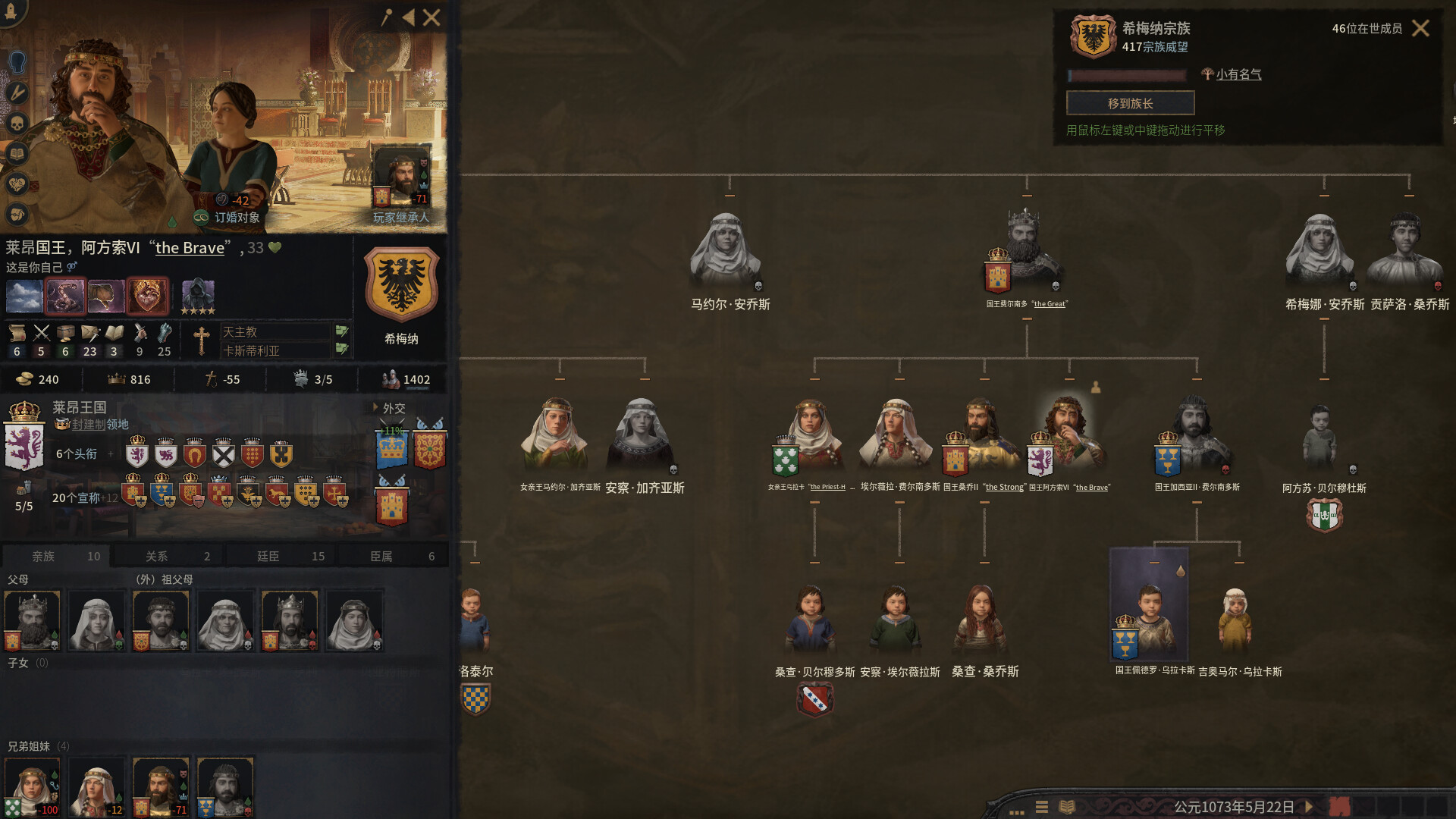Open the character finder head icon in sidebar
Viewport: 1456px width, 819px height.
pyautogui.click(x=19, y=61)
